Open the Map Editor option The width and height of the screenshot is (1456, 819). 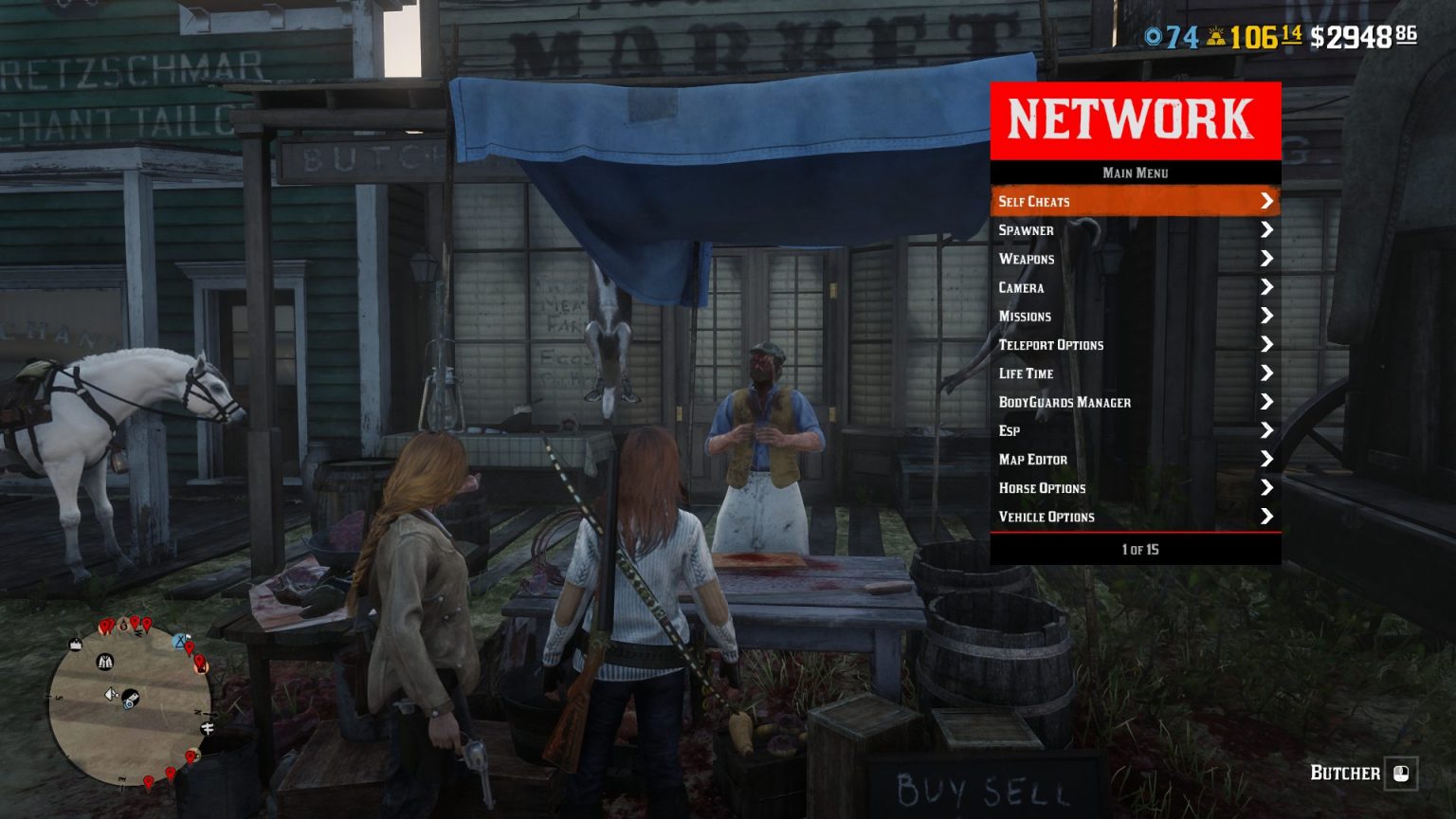[1034, 459]
